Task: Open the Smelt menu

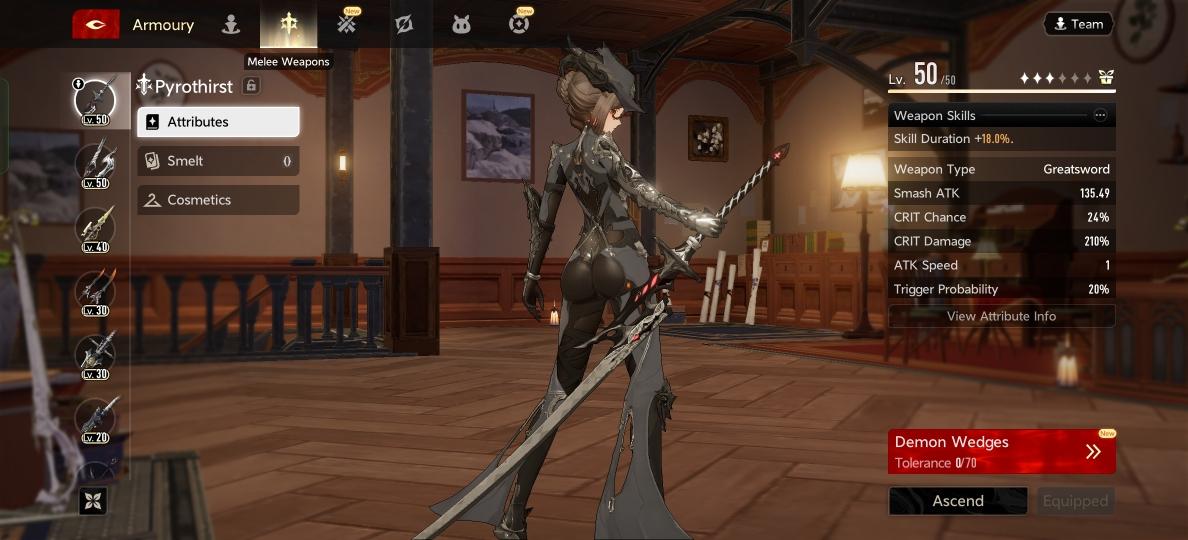Action: click(218, 161)
